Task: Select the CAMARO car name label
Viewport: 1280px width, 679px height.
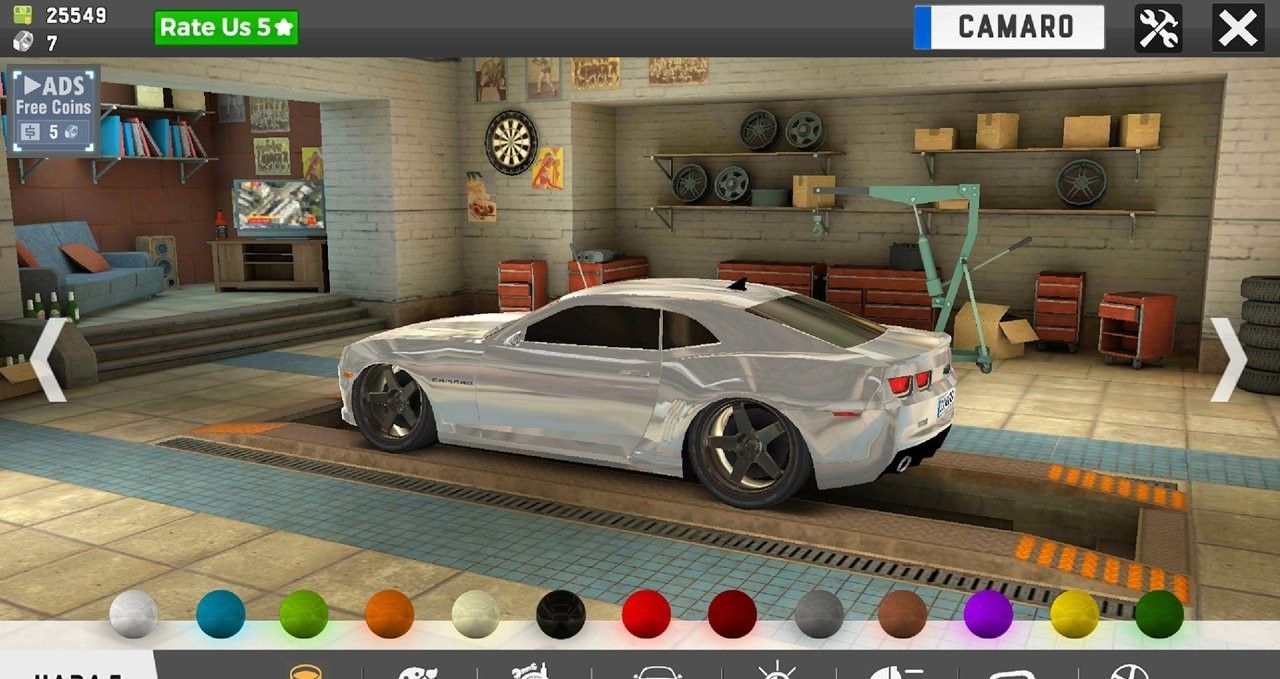Action: click(x=1009, y=27)
